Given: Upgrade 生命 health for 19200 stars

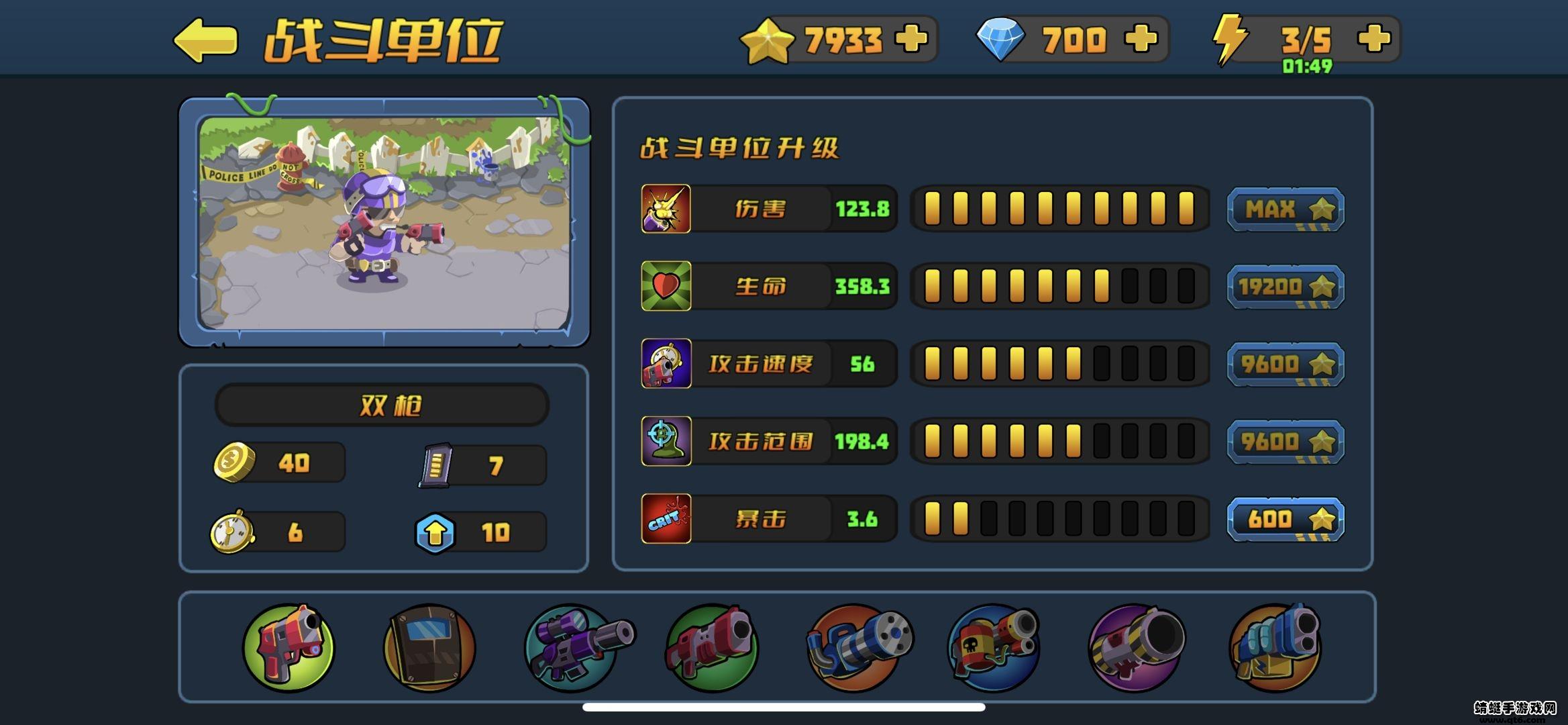Looking at the screenshot, I should [1286, 286].
